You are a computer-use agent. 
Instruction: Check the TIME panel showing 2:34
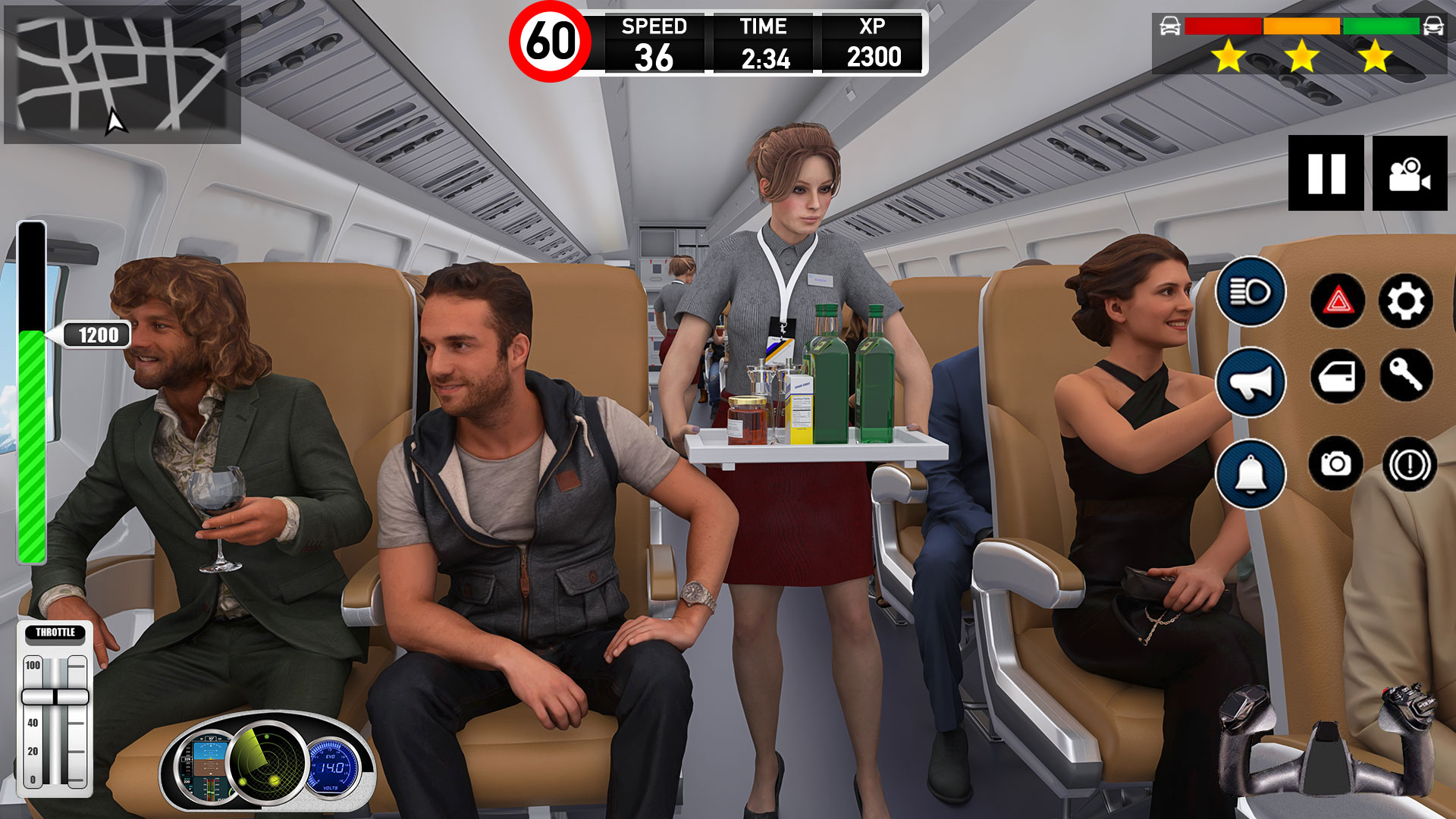(764, 42)
